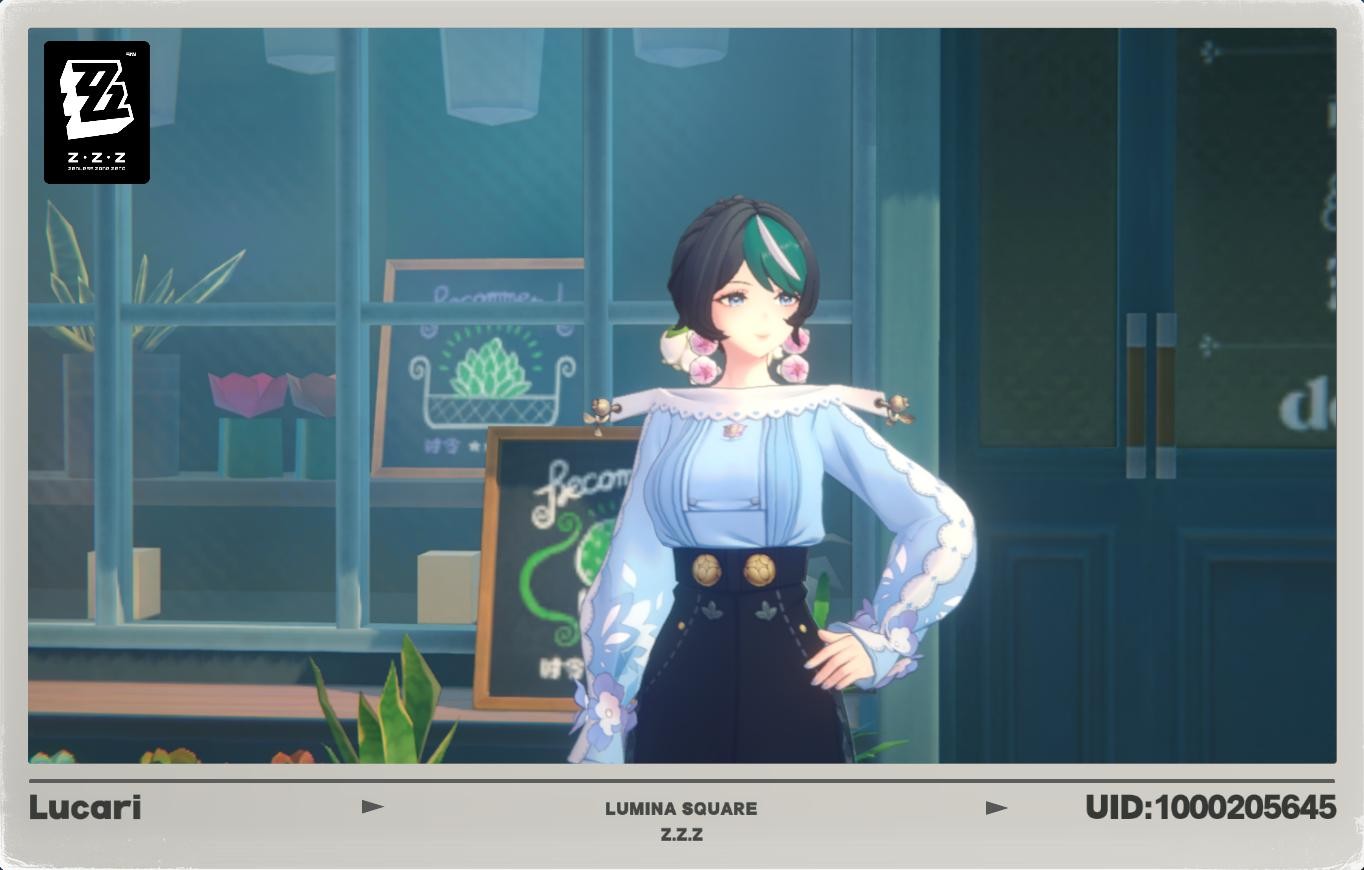
Task: Click the character name Lucari
Action: [x=86, y=808]
